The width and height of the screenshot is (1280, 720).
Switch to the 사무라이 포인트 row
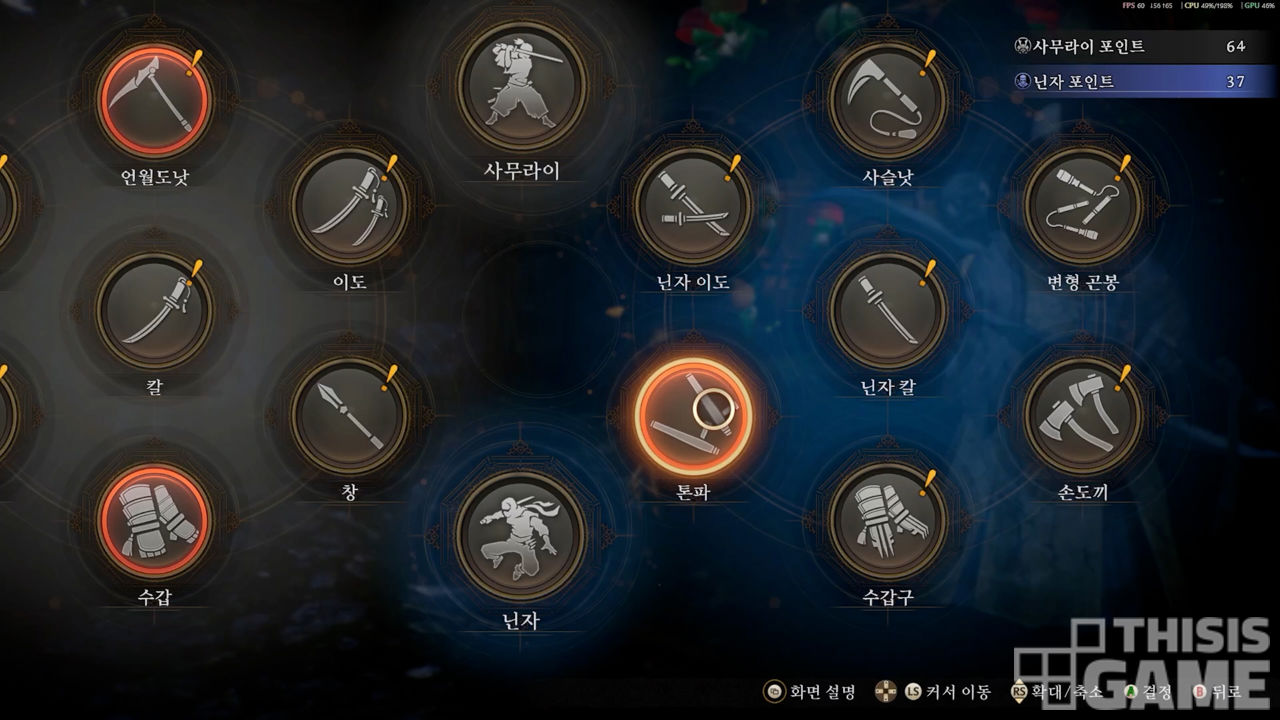tap(1130, 47)
